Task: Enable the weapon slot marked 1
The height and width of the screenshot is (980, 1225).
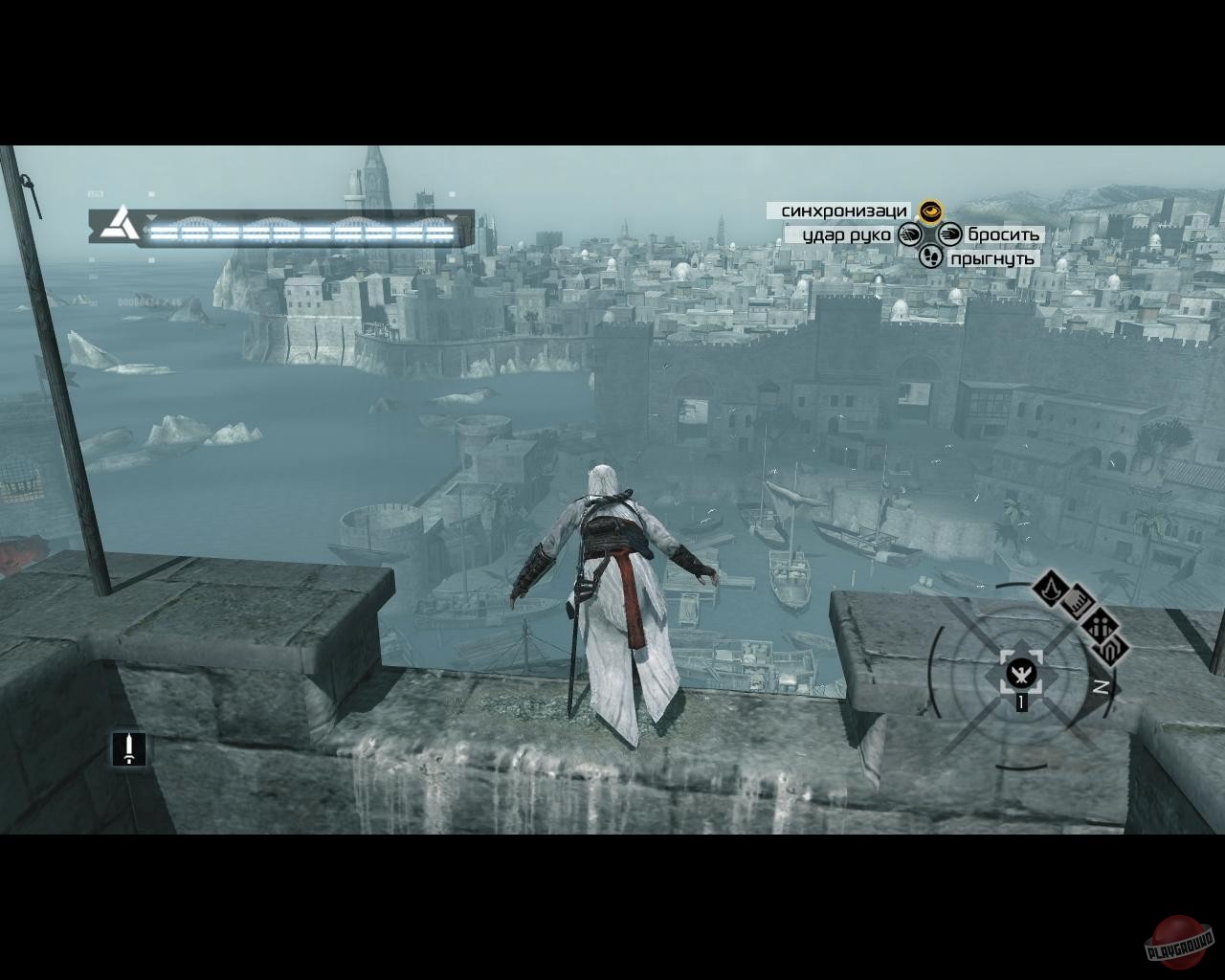Action: click(1021, 702)
